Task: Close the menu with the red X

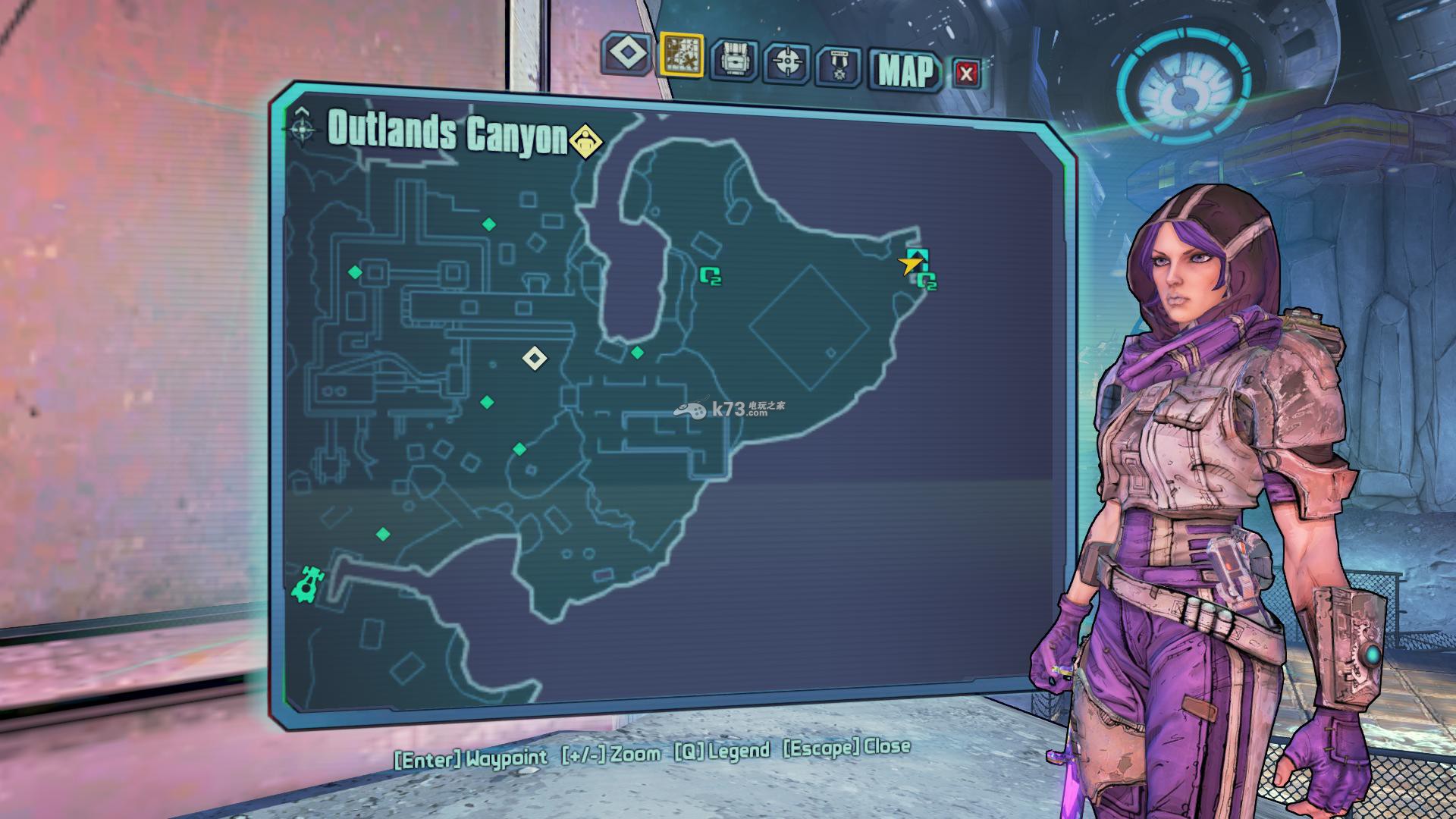Action: (x=965, y=74)
